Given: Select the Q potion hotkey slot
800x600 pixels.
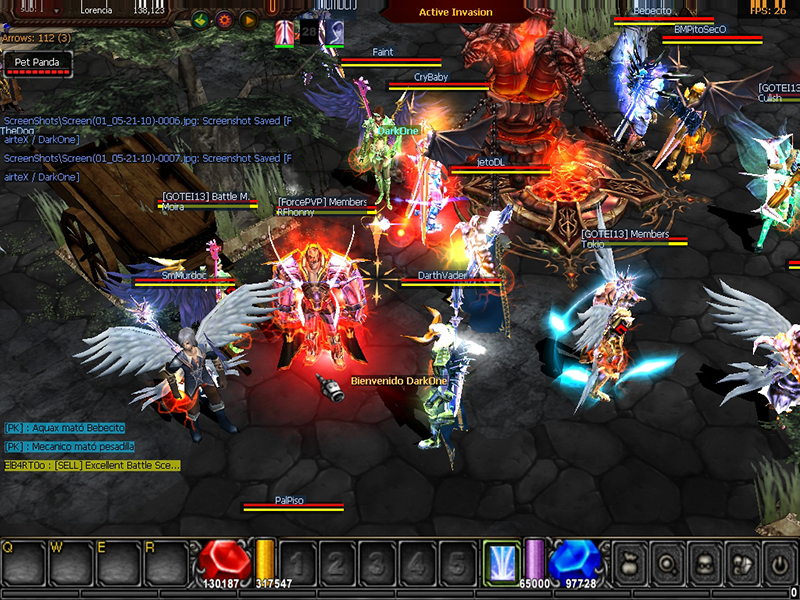Looking at the screenshot, I should 24,563.
